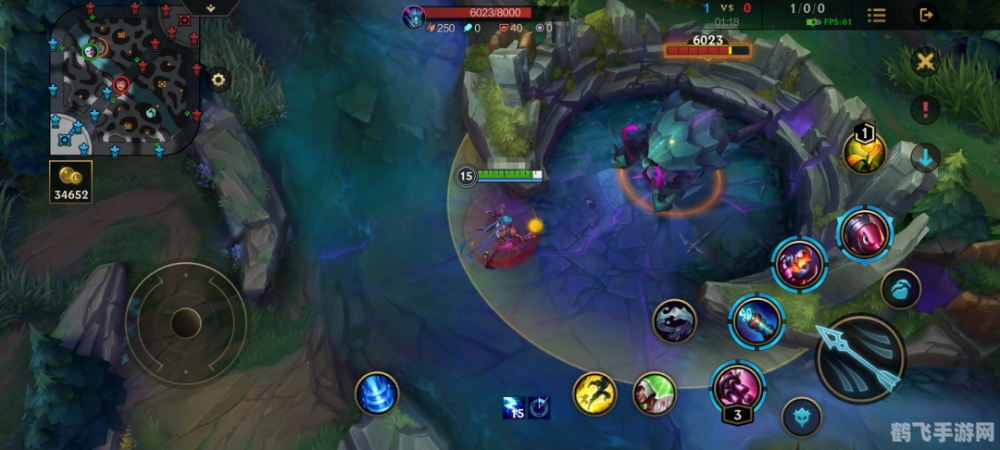This screenshot has width=1000, height=450.
Task: Cast the green hooded summoner spell
Action: (x=655, y=393)
